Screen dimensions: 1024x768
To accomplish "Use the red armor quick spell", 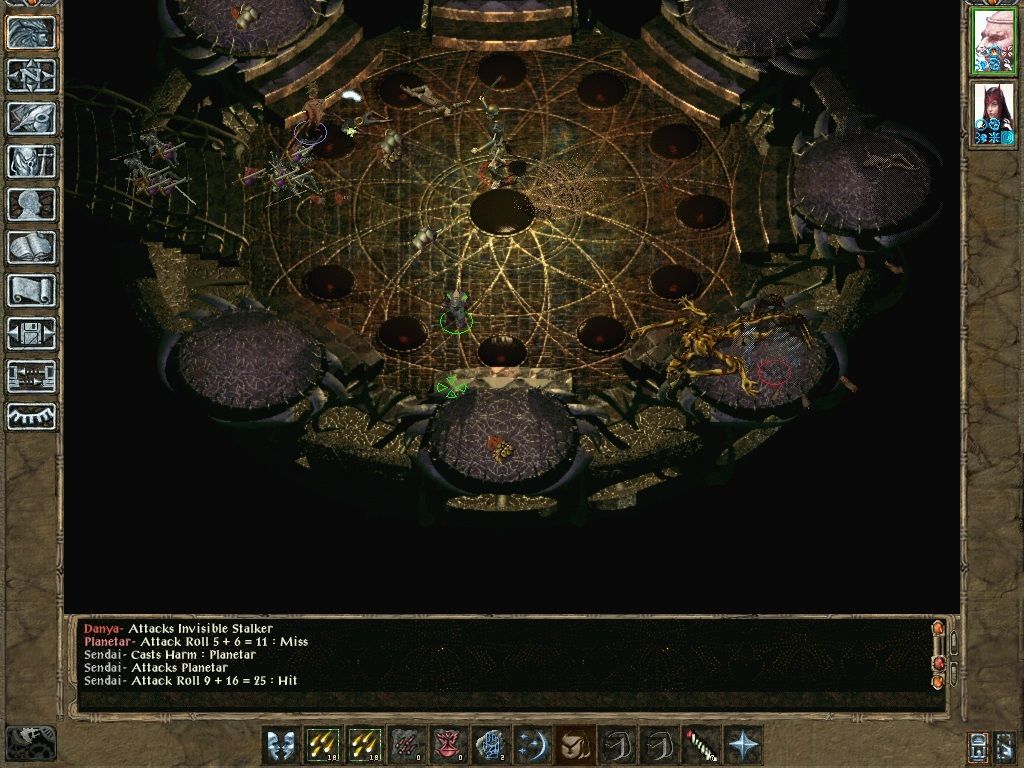I will click(x=447, y=745).
